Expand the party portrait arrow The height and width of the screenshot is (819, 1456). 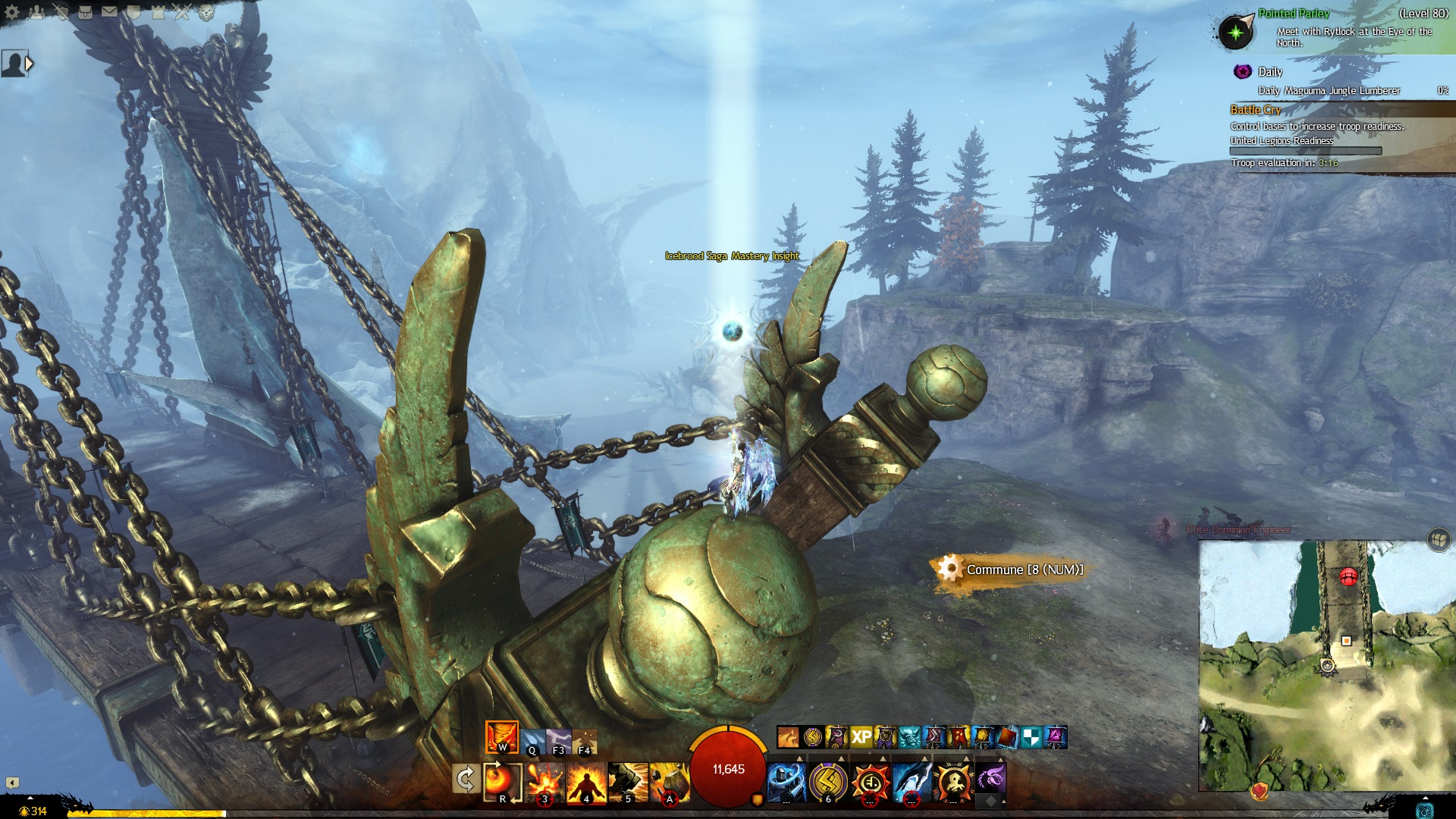(x=30, y=64)
